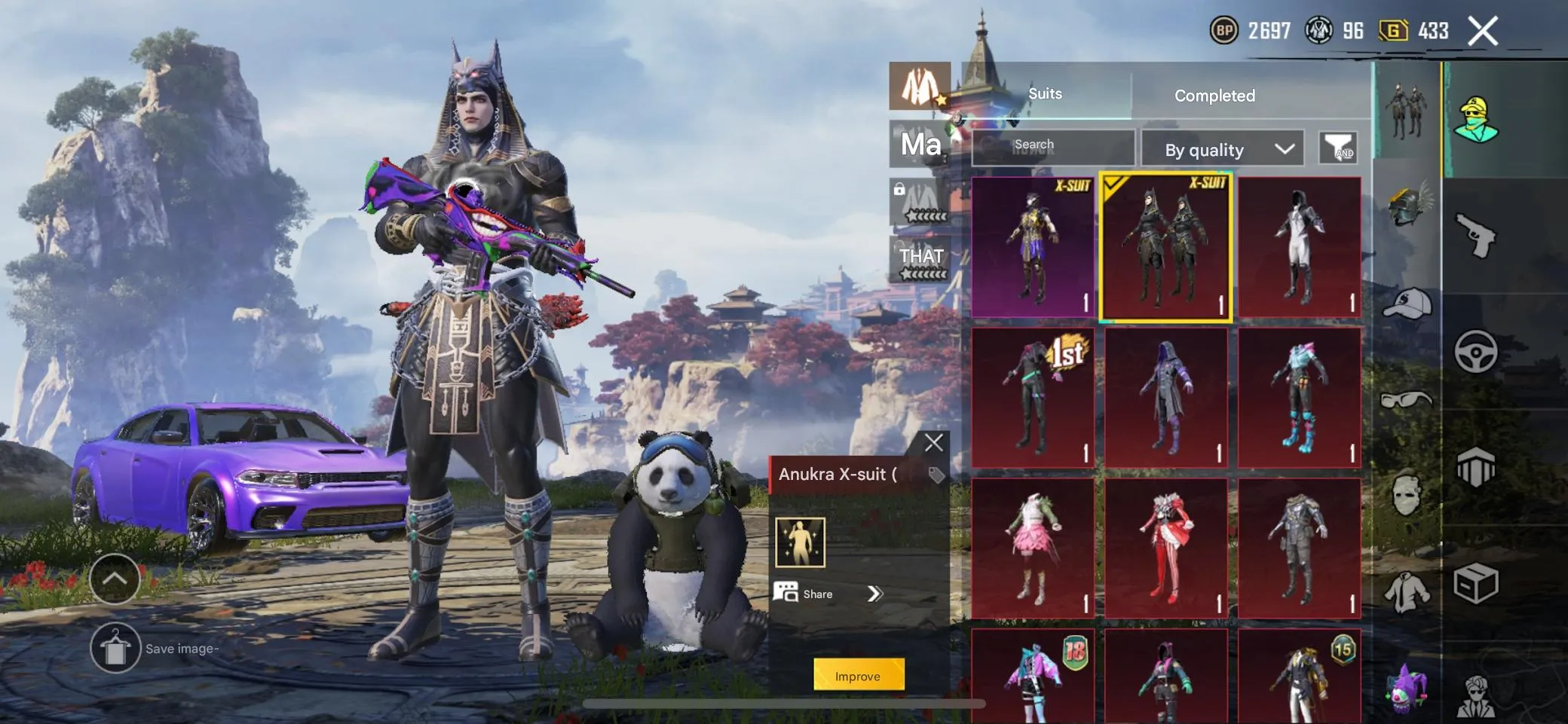Screen dimensions: 1568x724
Task: Open the By quality sorting dropdown
Action: coord(1221,148)
